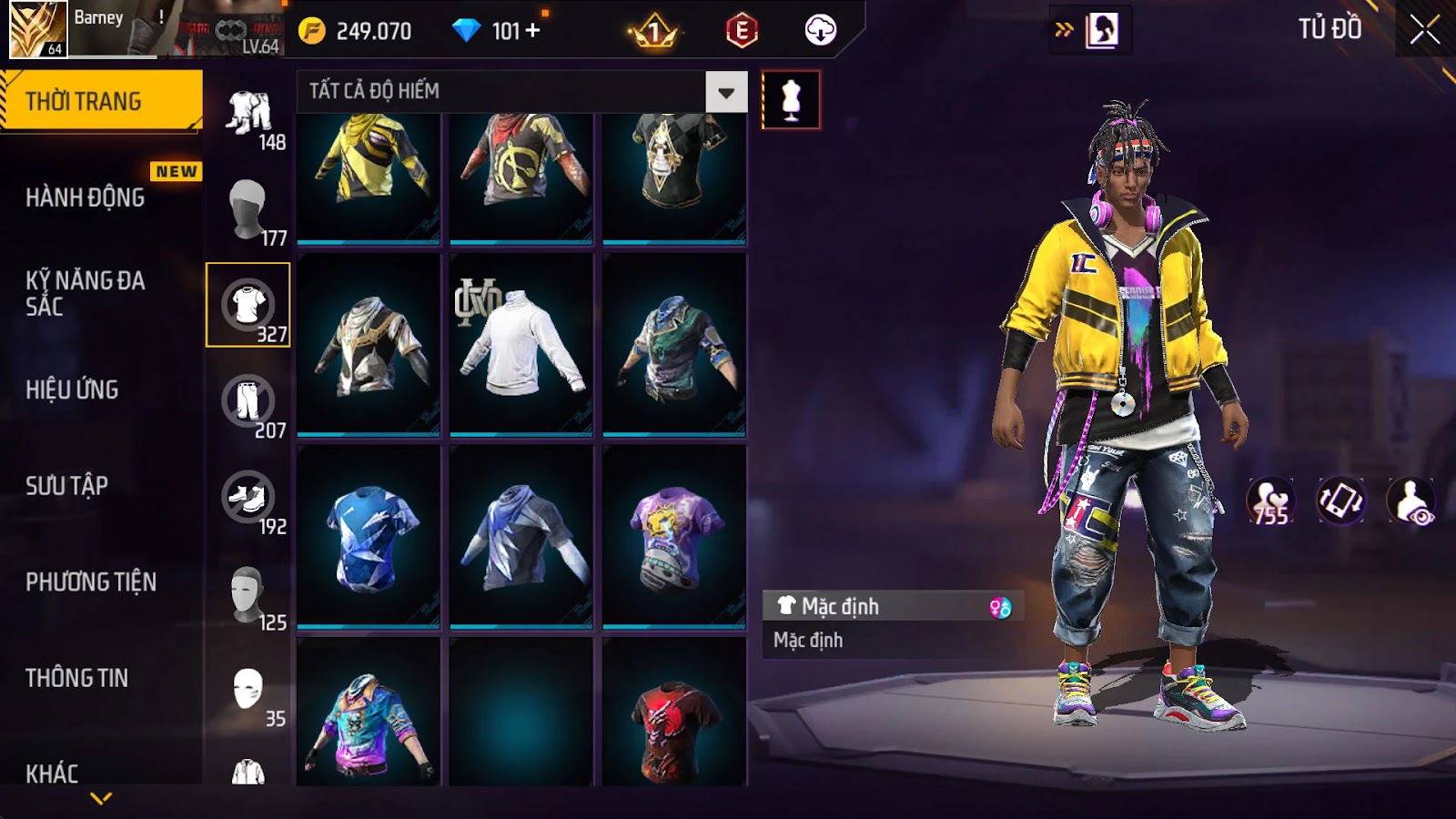Screen dimensions: 1456x819
Task: Add diamonds with the plus button
Action: [533, 31]
